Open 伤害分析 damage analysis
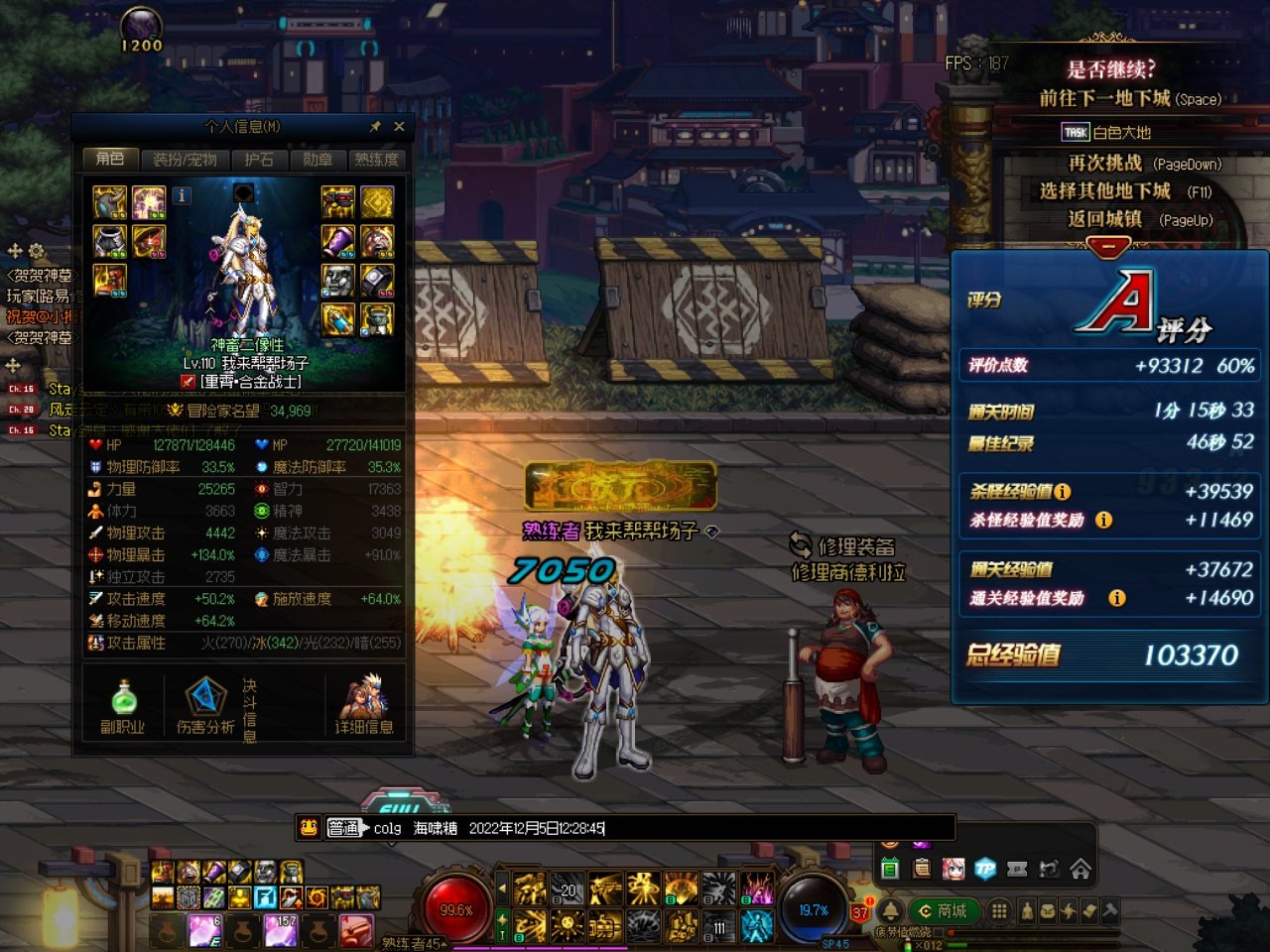 point(205,707)
